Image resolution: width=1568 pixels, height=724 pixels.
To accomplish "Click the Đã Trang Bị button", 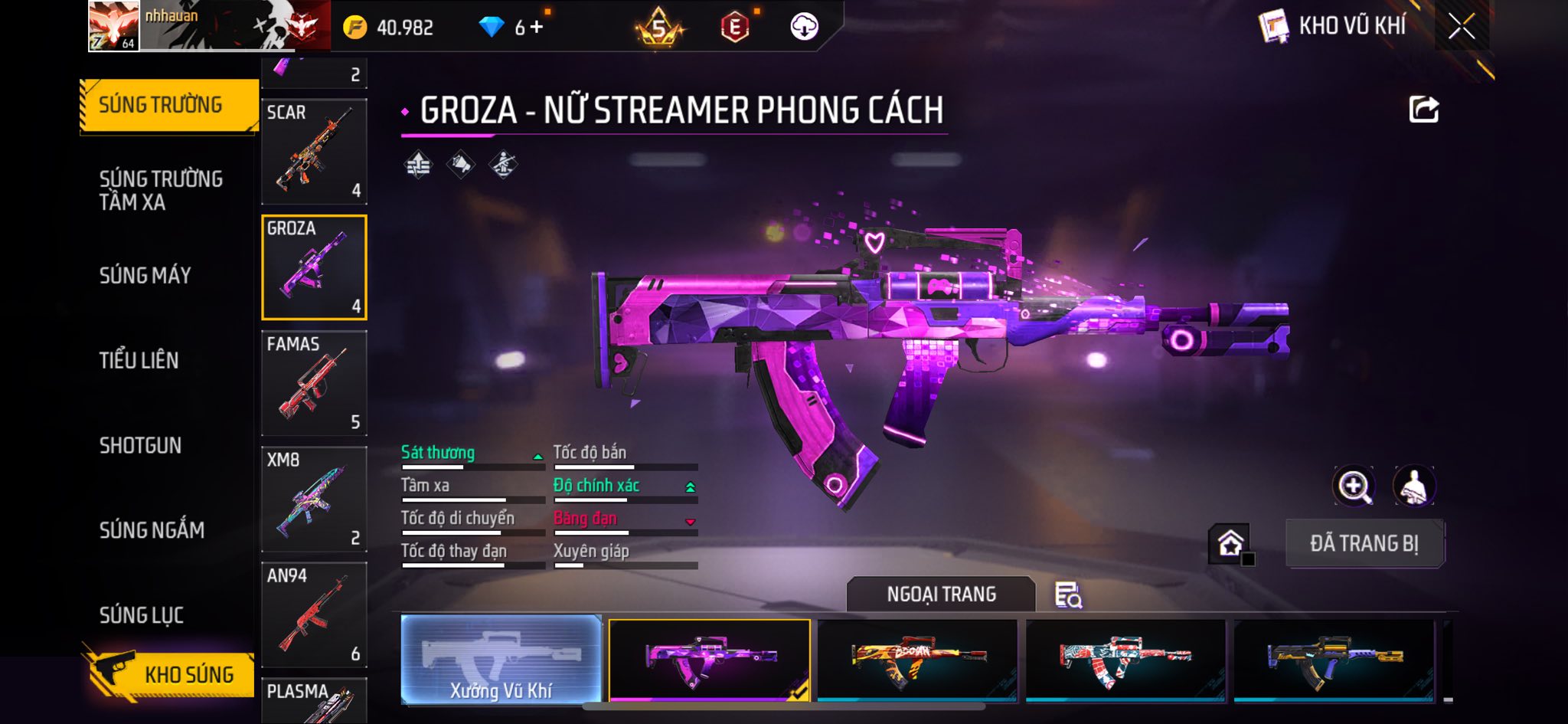I will pyautogui.click(x=1364, y=544).
